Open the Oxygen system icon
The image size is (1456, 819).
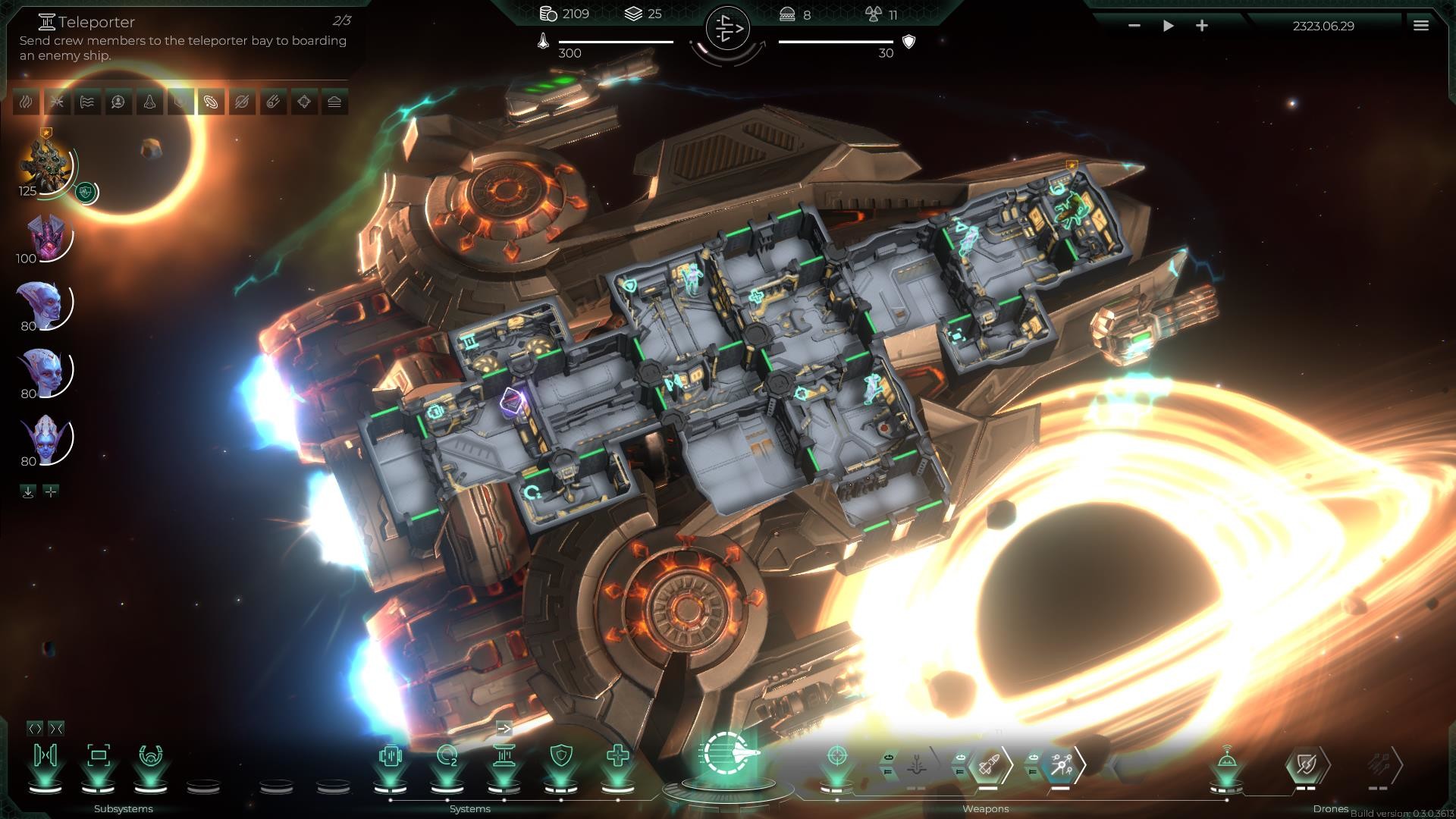click(x=447, y=755)
